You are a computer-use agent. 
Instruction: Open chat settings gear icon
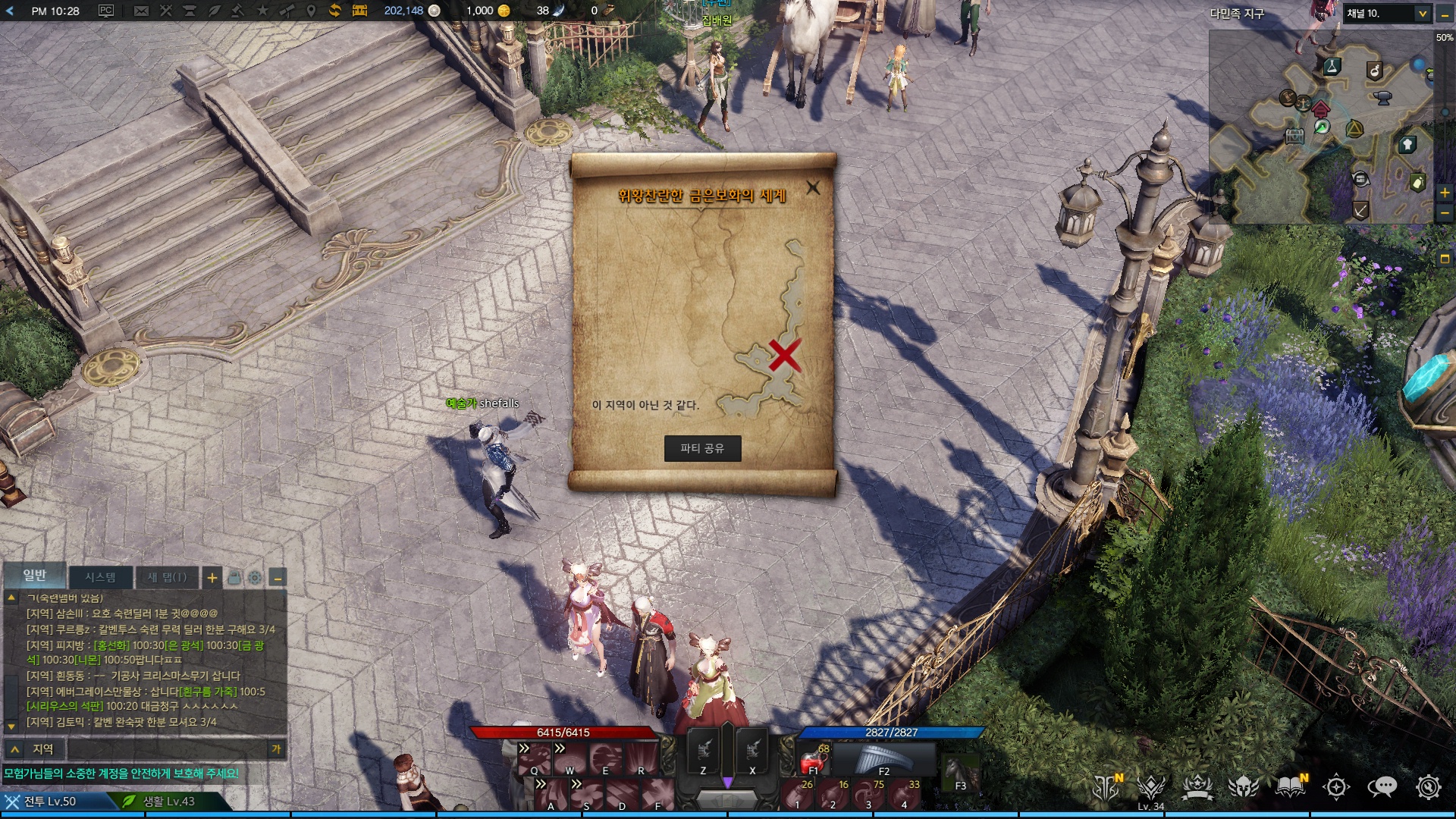click(x=255, y=578)
